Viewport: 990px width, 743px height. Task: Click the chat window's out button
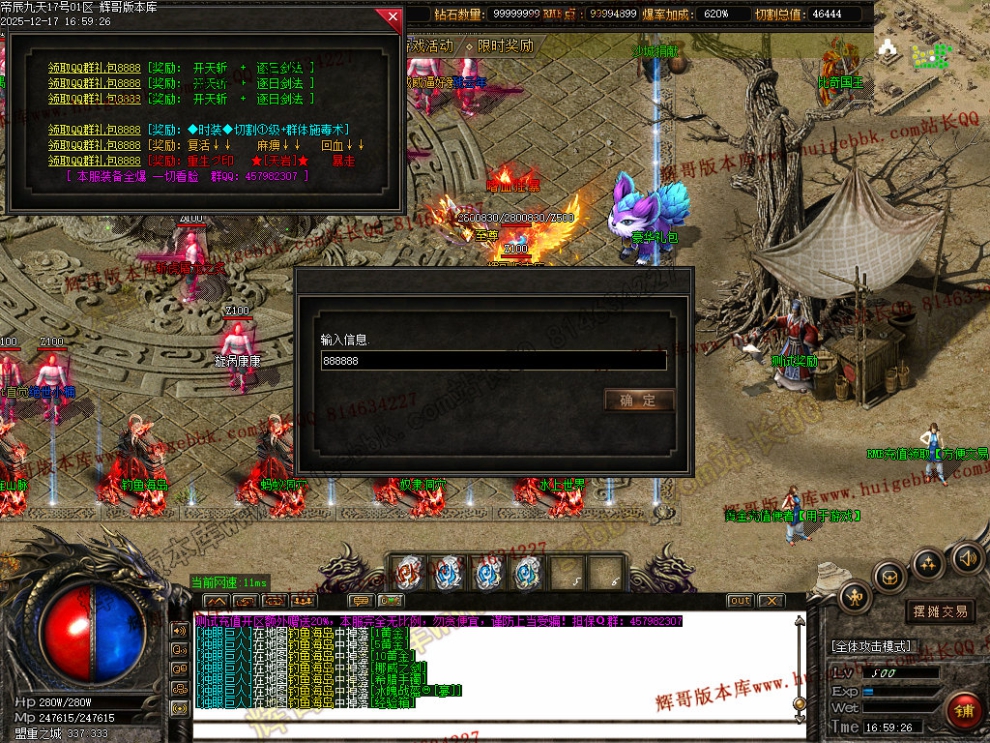[x=740, y=601]
